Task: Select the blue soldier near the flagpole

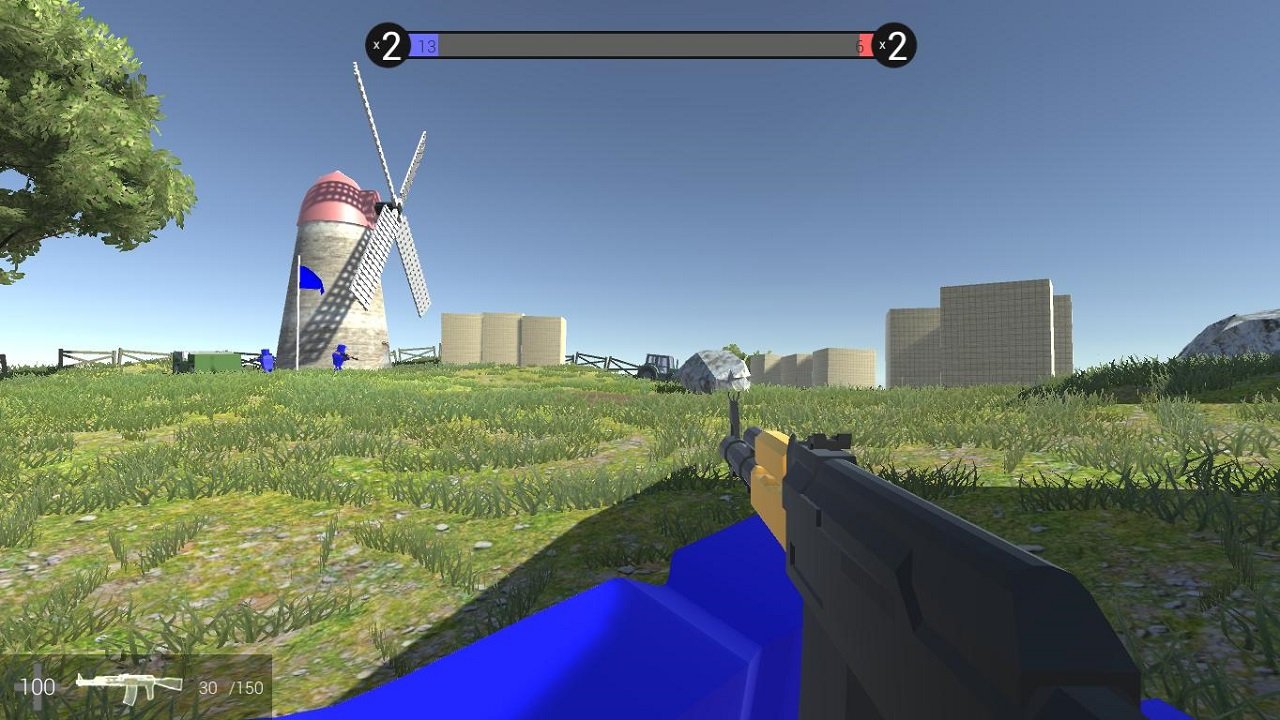Action: pos(266,360)
